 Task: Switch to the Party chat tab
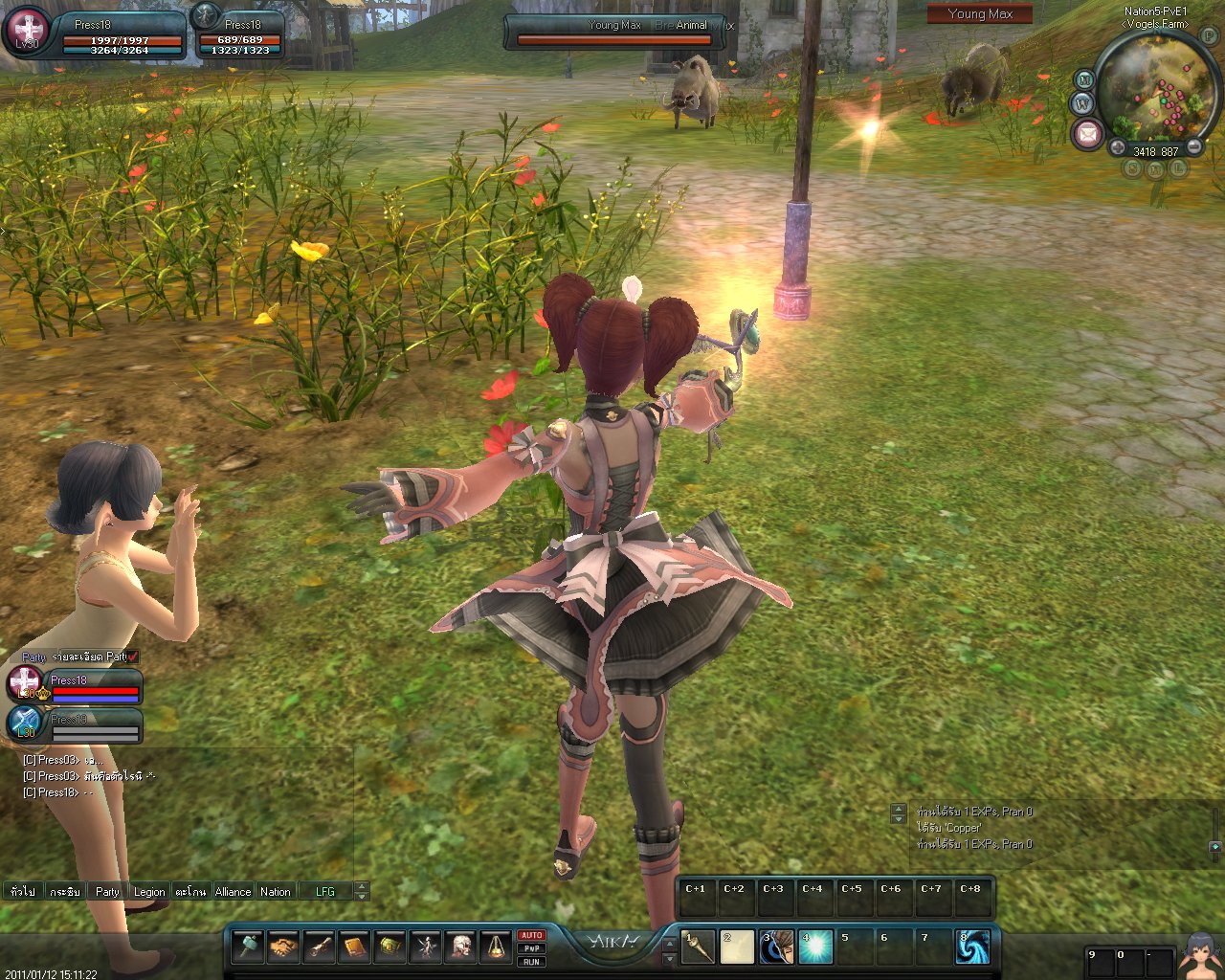[x=107, y=891]
